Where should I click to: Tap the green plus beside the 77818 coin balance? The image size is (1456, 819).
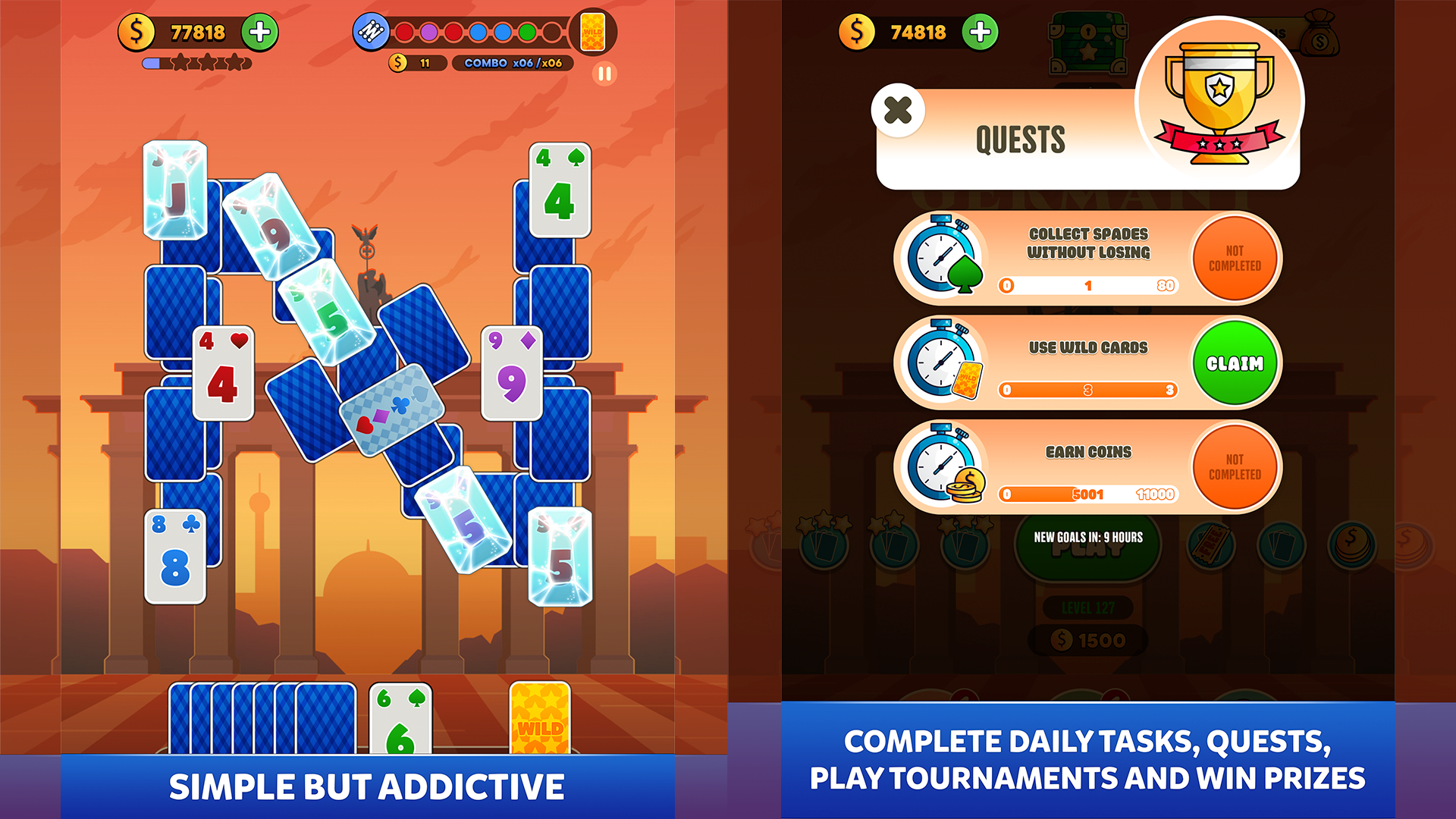[260, 33]
